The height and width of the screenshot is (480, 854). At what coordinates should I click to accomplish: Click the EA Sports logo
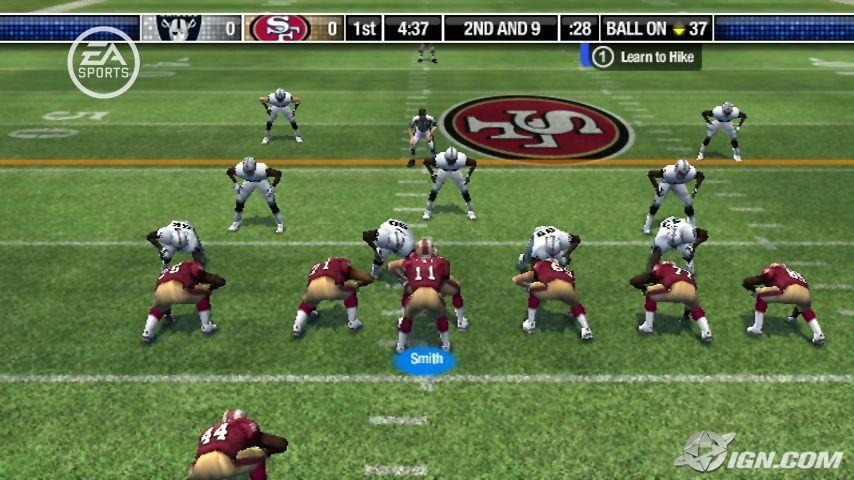pos(103,61)
